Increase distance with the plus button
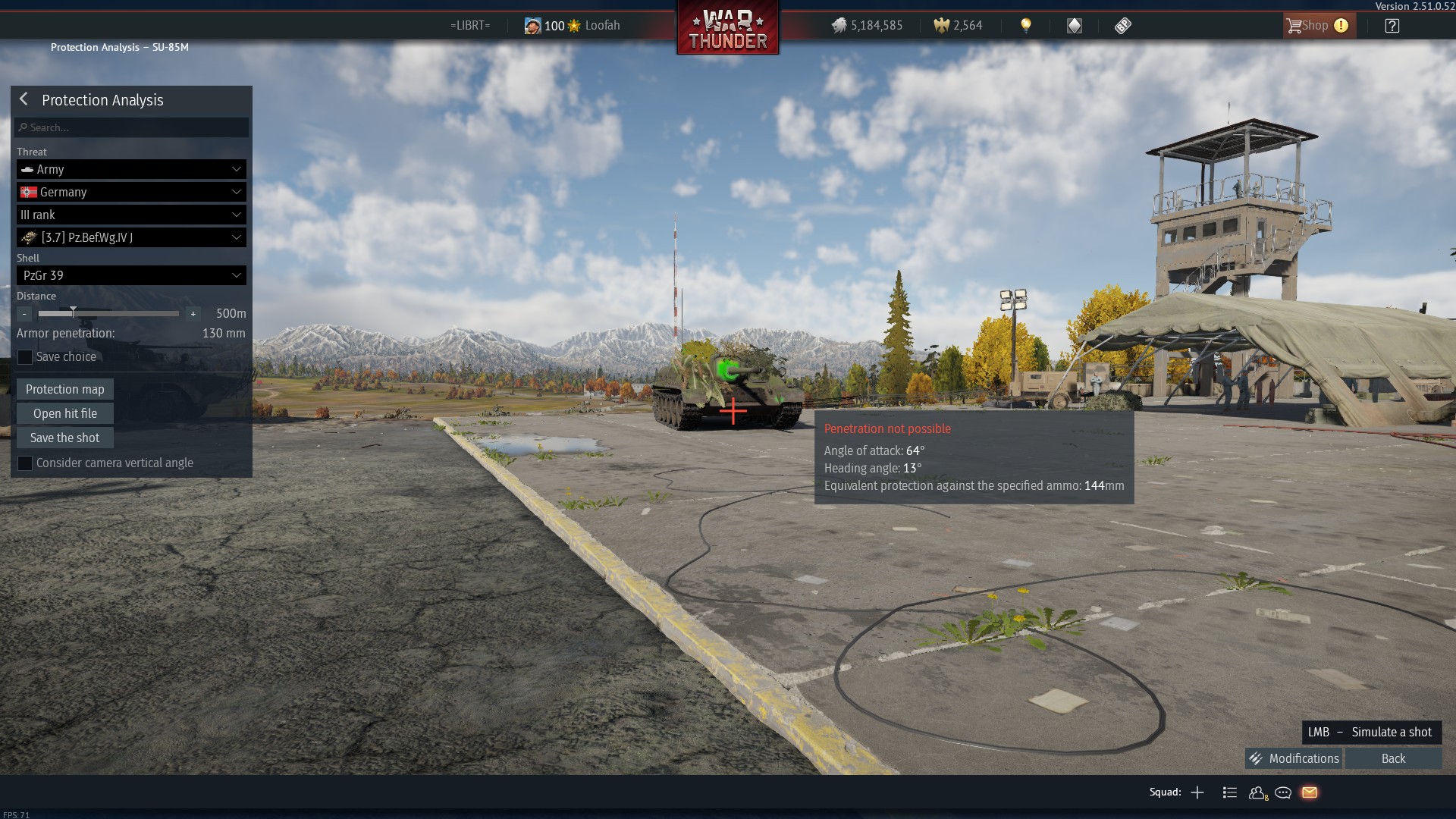This screenshot has height=819, width=1456. [193, 314]
